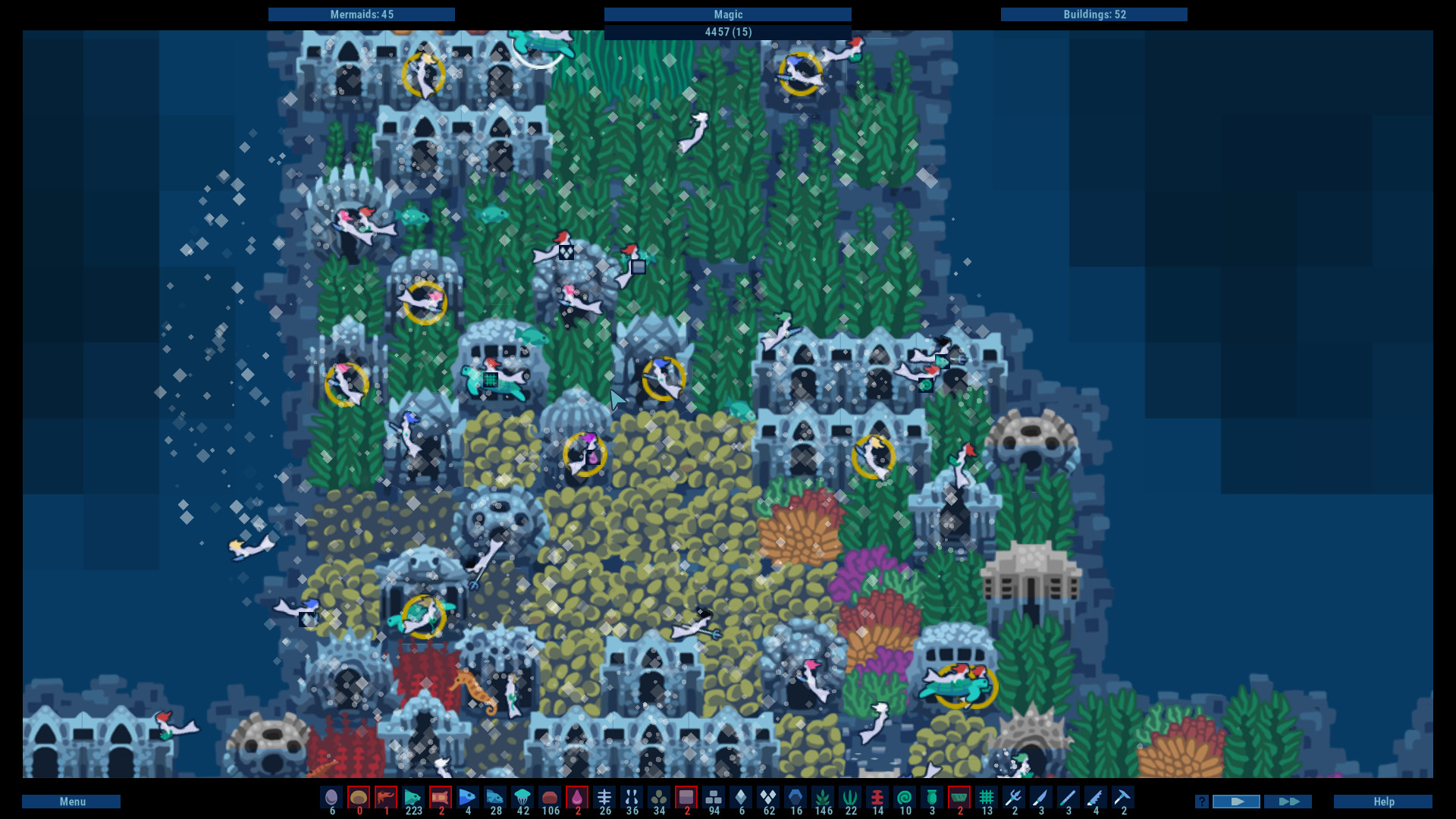Click the knife icon in the bottom toolbar
Image resolution: width=1456 pixels, height=819 pixels.
[1040, 798]
